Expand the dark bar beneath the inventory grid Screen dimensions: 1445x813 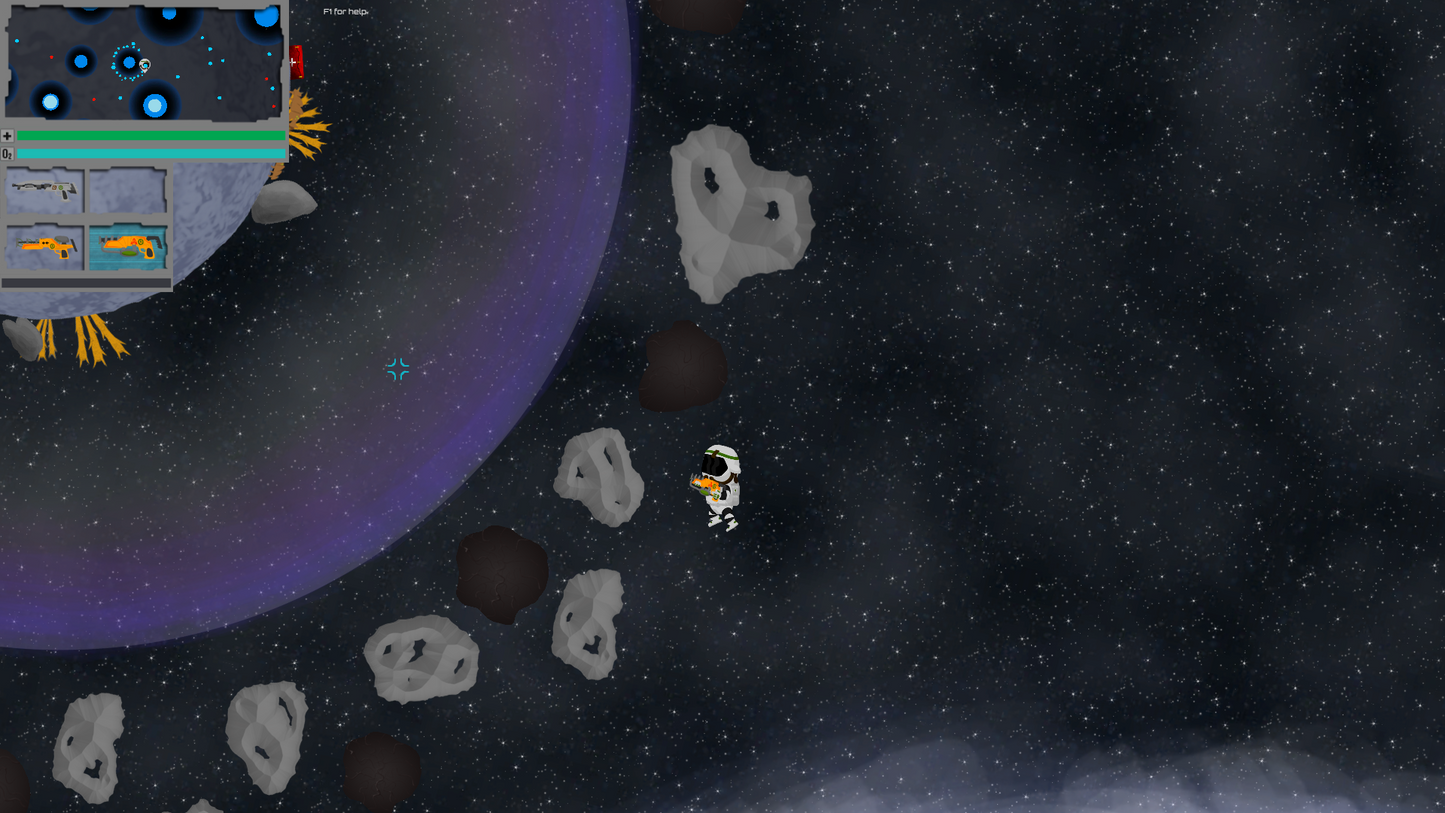(x=88, y=283)
